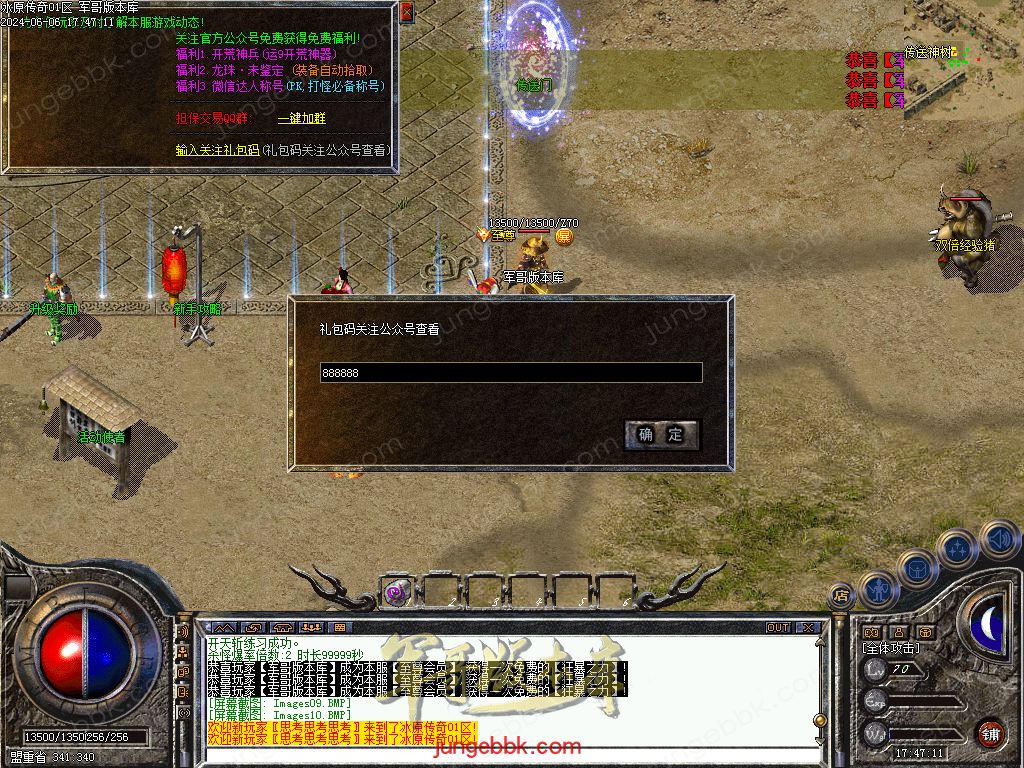Close the welfare announcement panel

406,13
